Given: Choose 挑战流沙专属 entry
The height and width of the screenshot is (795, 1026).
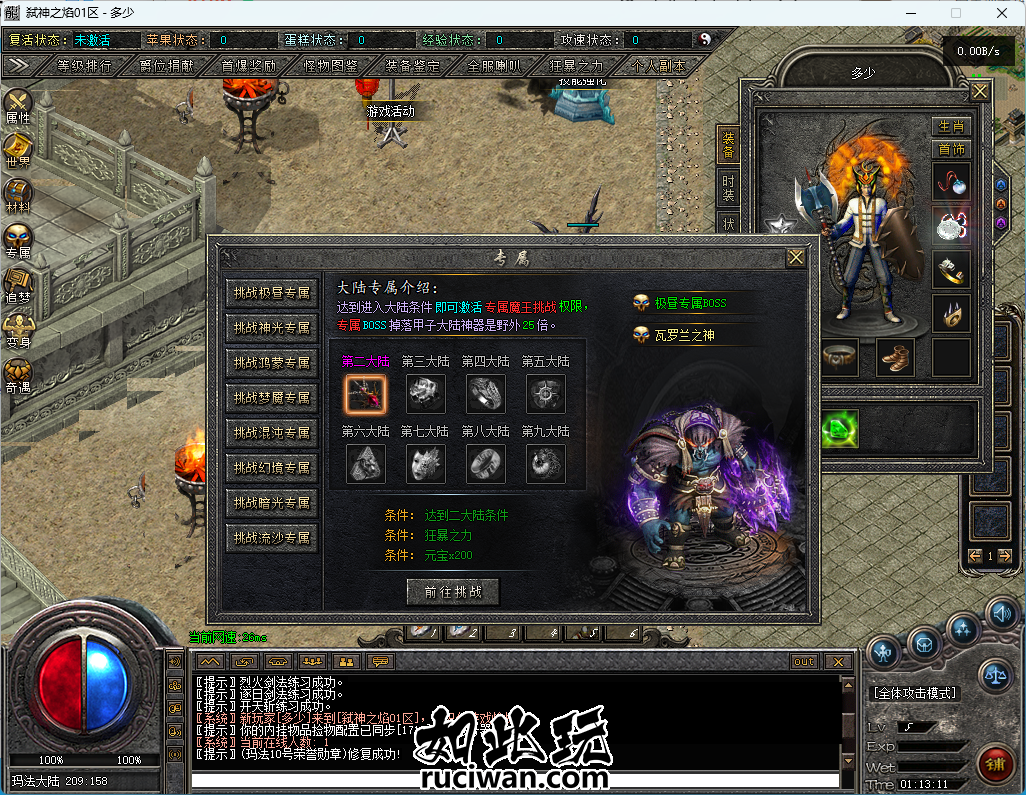Looking at the screenshot, I should (271, 538).
